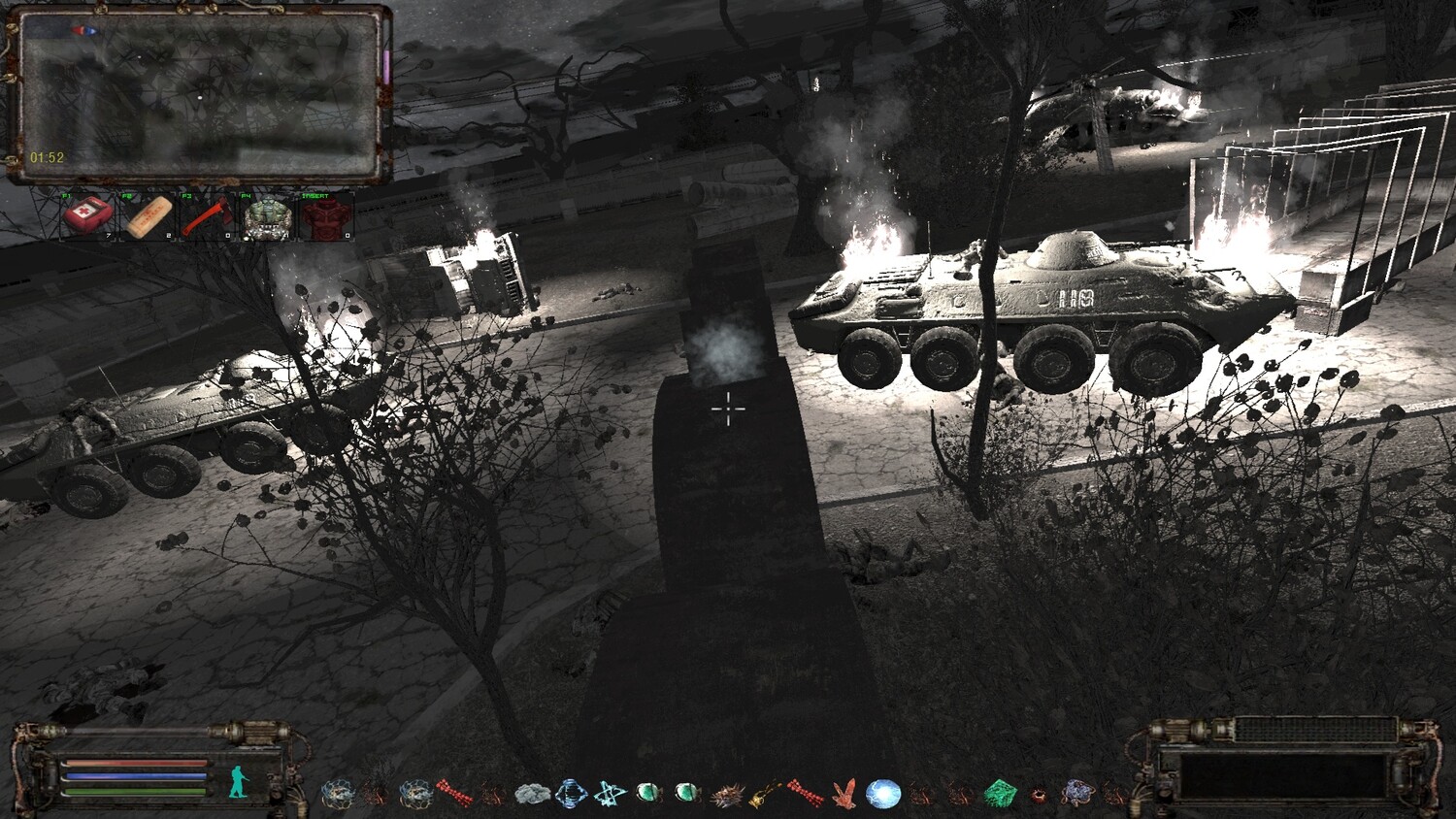Select the red armor suit slot
This screenshot has width=1456, height=819.
pos(326,215)
